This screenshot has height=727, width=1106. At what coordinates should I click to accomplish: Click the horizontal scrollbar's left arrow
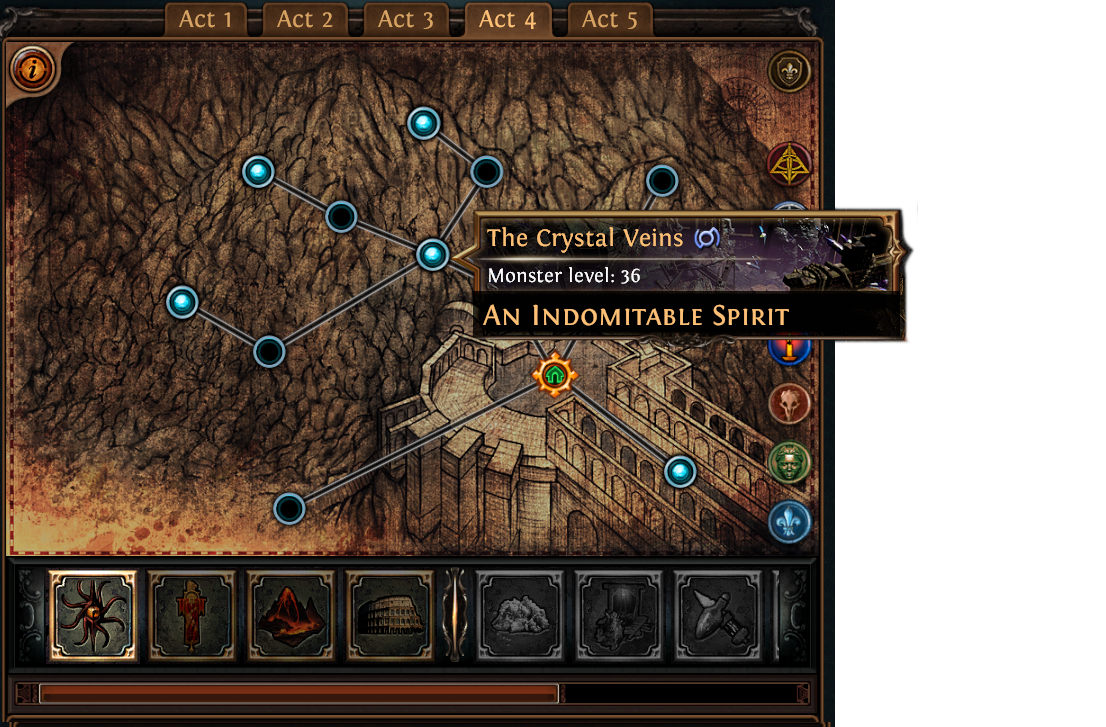[x=27, y=693]
